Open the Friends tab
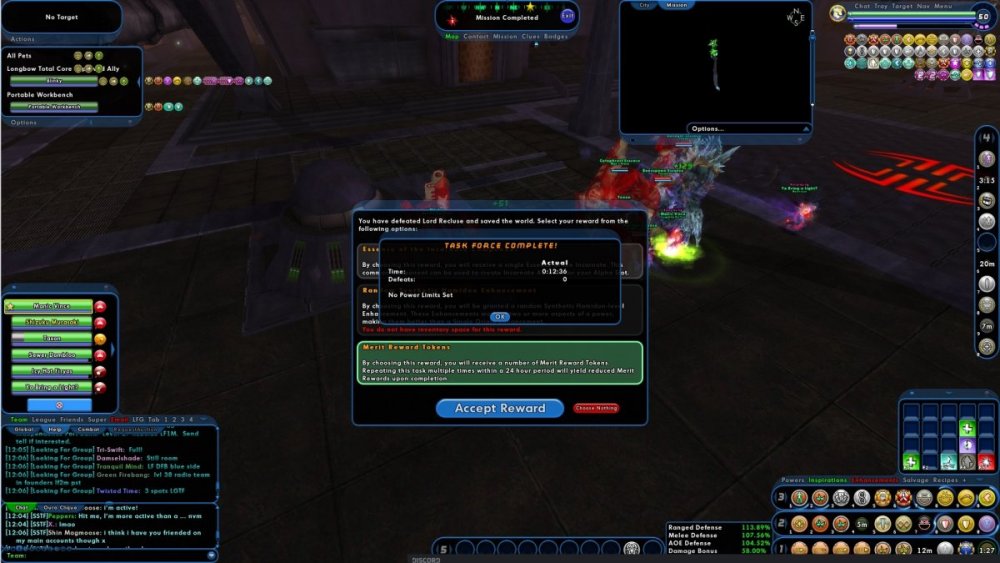Viewport: 1000px width, 563px height. point(71,419)
